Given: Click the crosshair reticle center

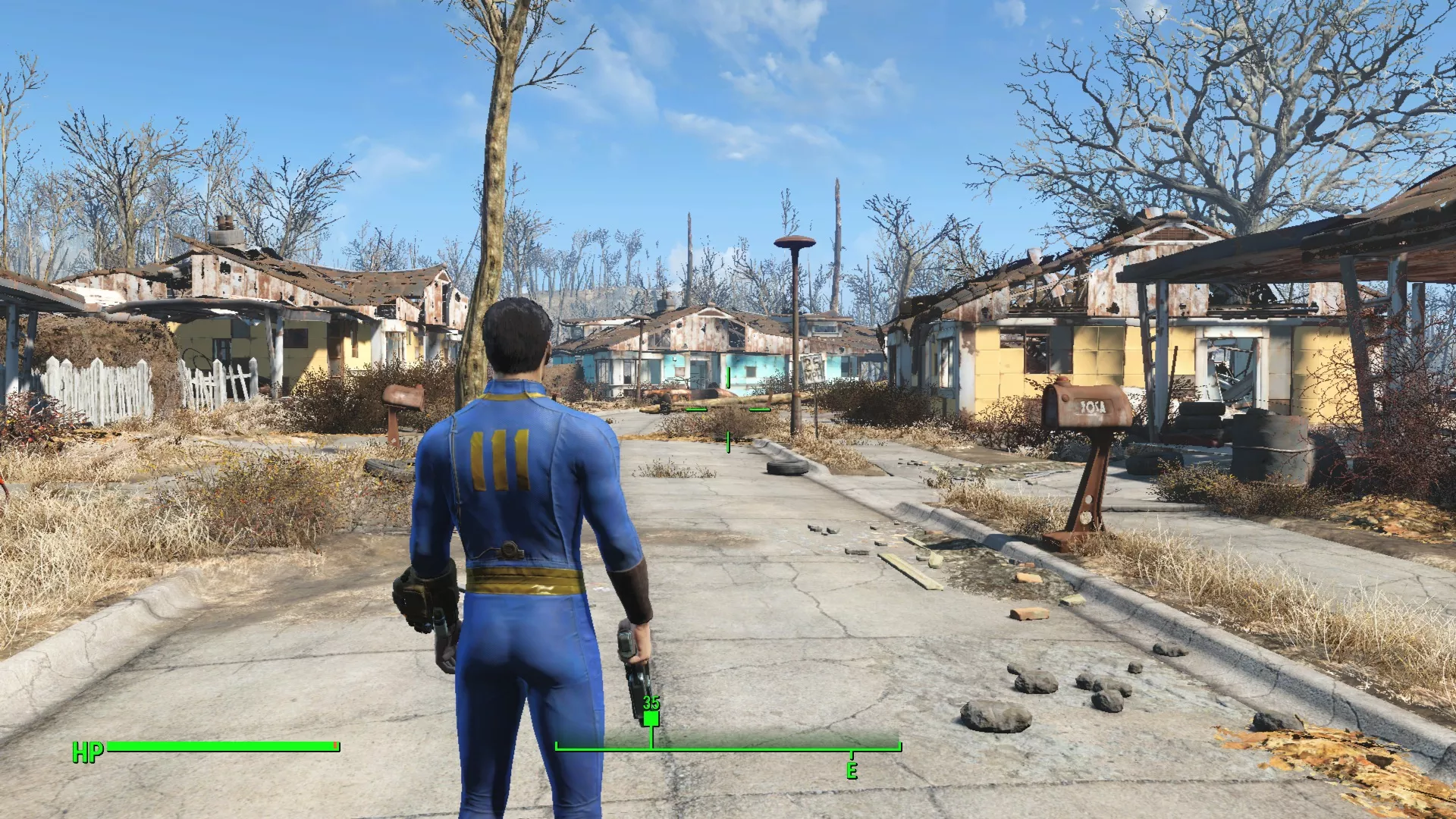Looking at the screenshot, I should (x=728, y=409).
